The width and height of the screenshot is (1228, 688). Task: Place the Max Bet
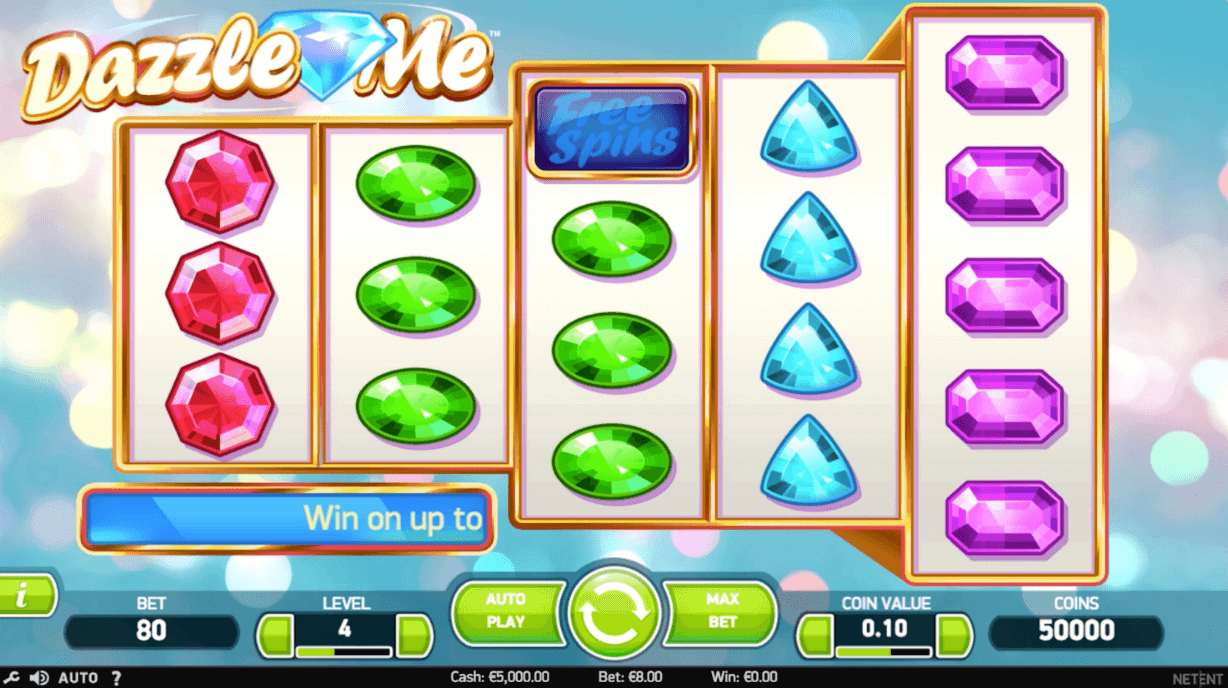722,611
